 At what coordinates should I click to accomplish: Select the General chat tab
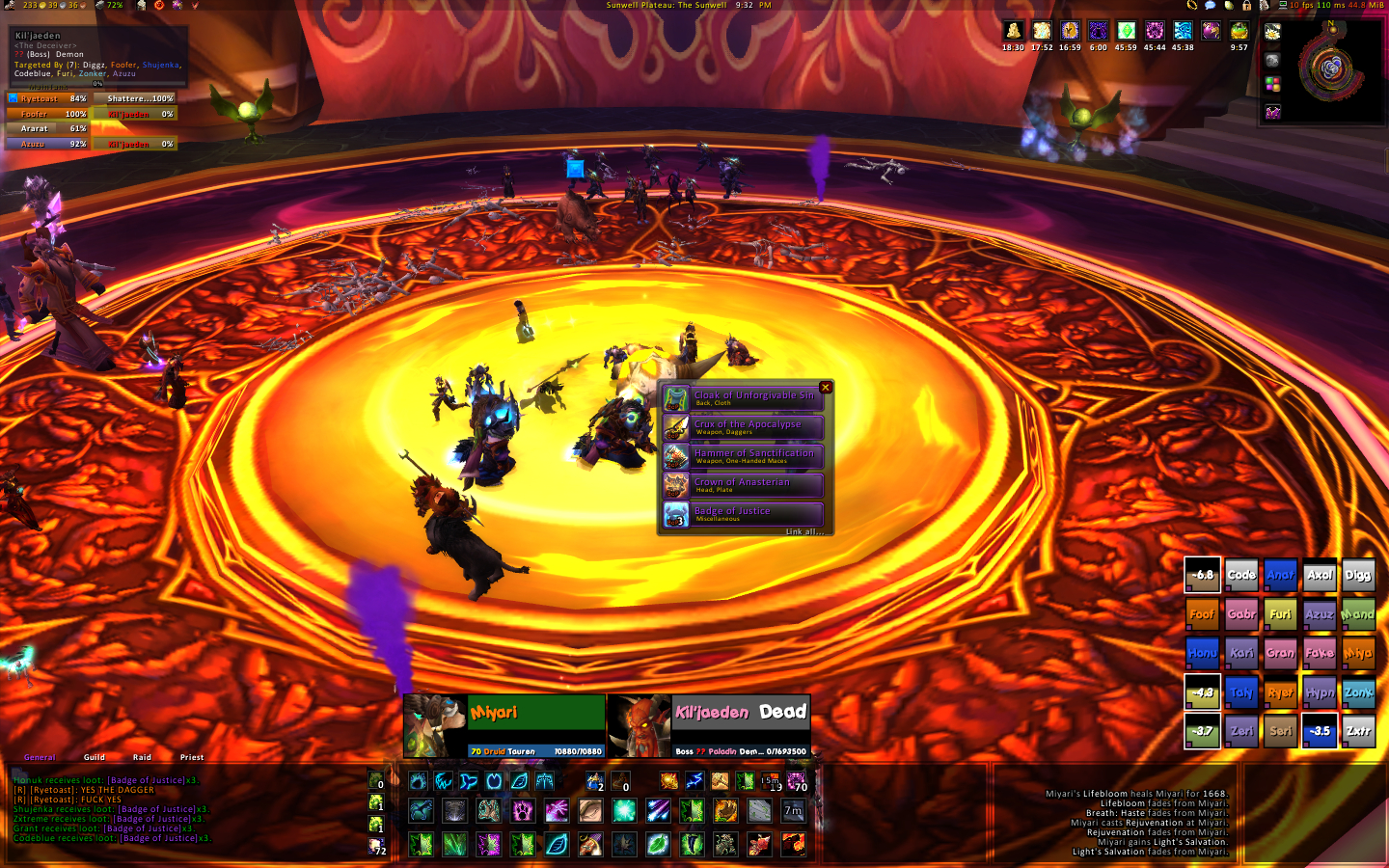[x=40, y=757]
